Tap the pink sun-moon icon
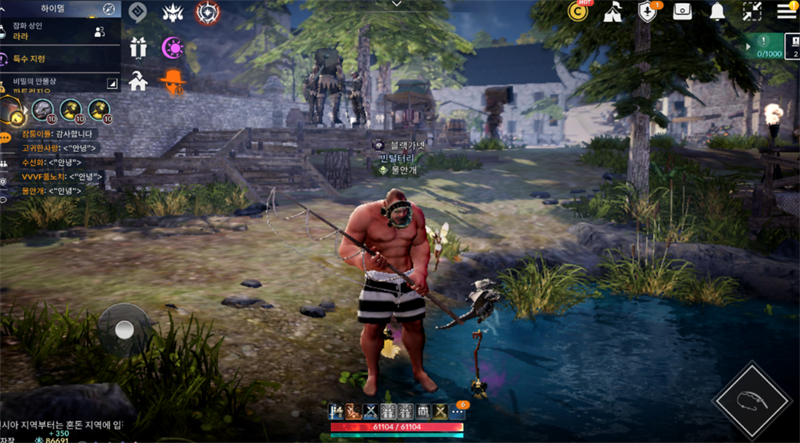The image size is (800, 443). 173,46
